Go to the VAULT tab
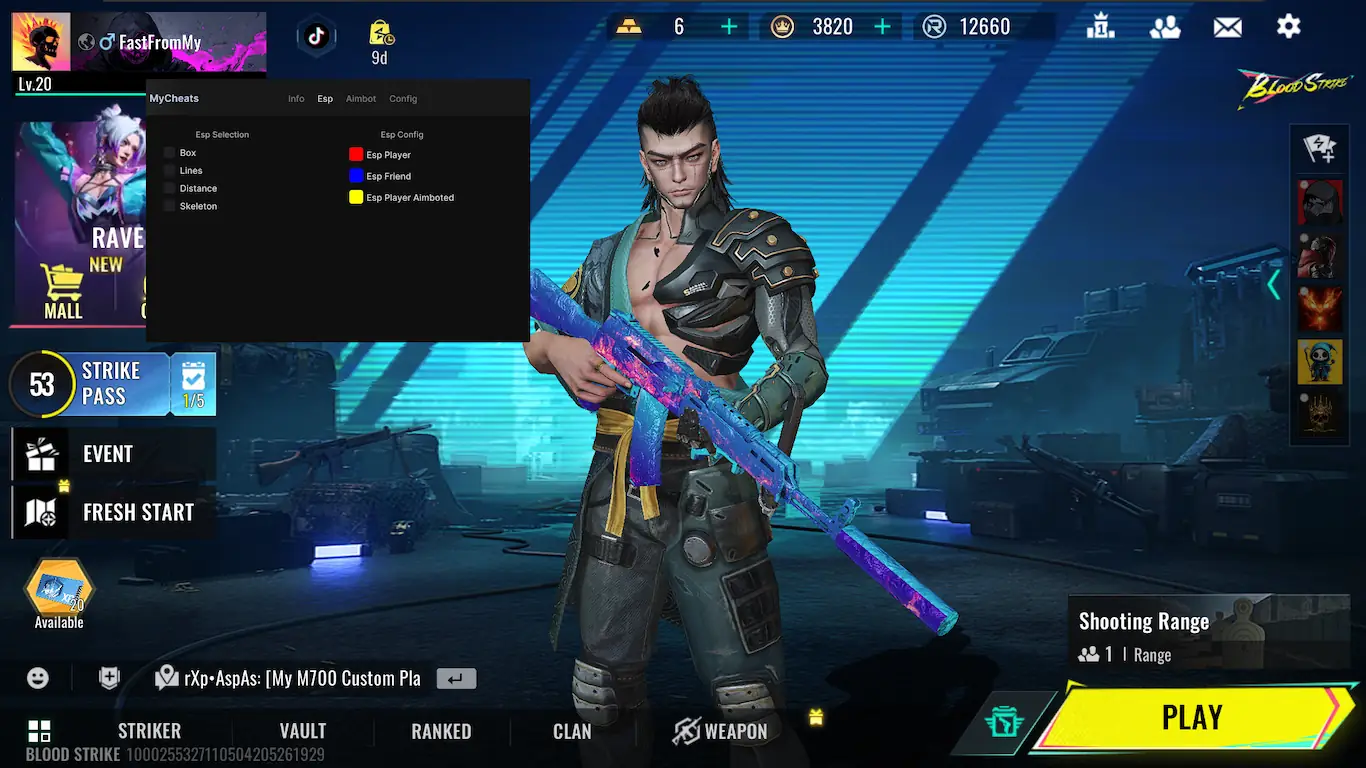 (302, 731)
